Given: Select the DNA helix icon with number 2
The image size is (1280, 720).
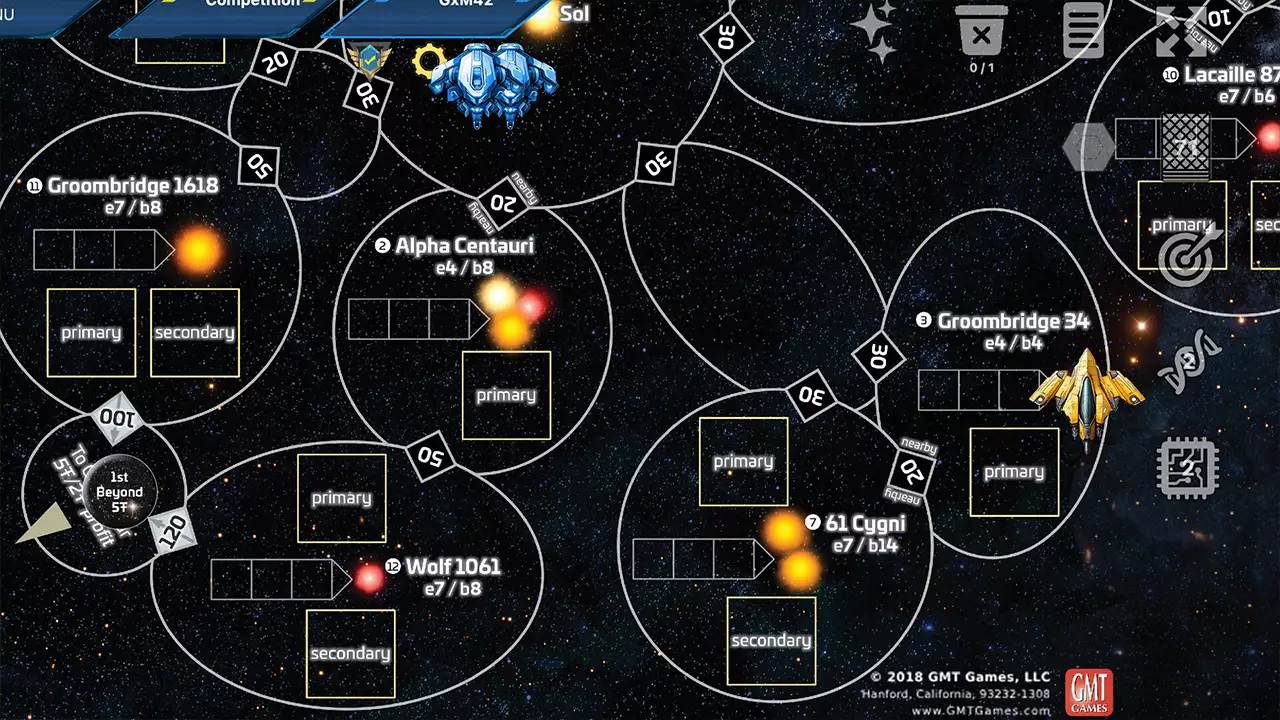Looking at the screenshot, I should (1190, 356).
